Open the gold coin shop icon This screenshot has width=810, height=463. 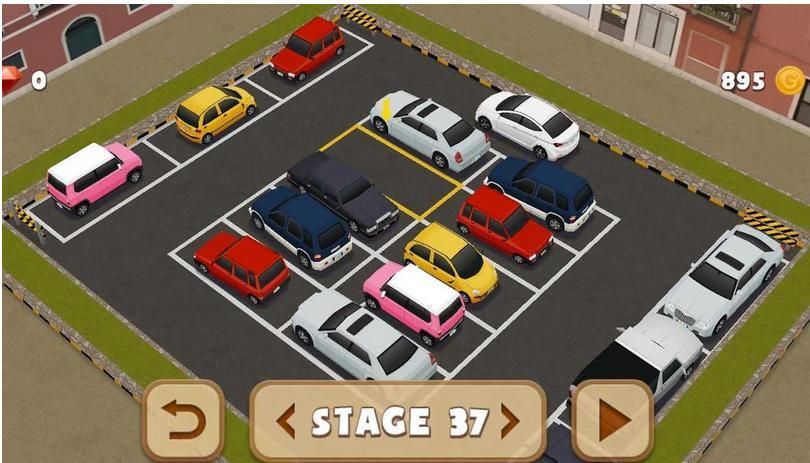[789, 80]
